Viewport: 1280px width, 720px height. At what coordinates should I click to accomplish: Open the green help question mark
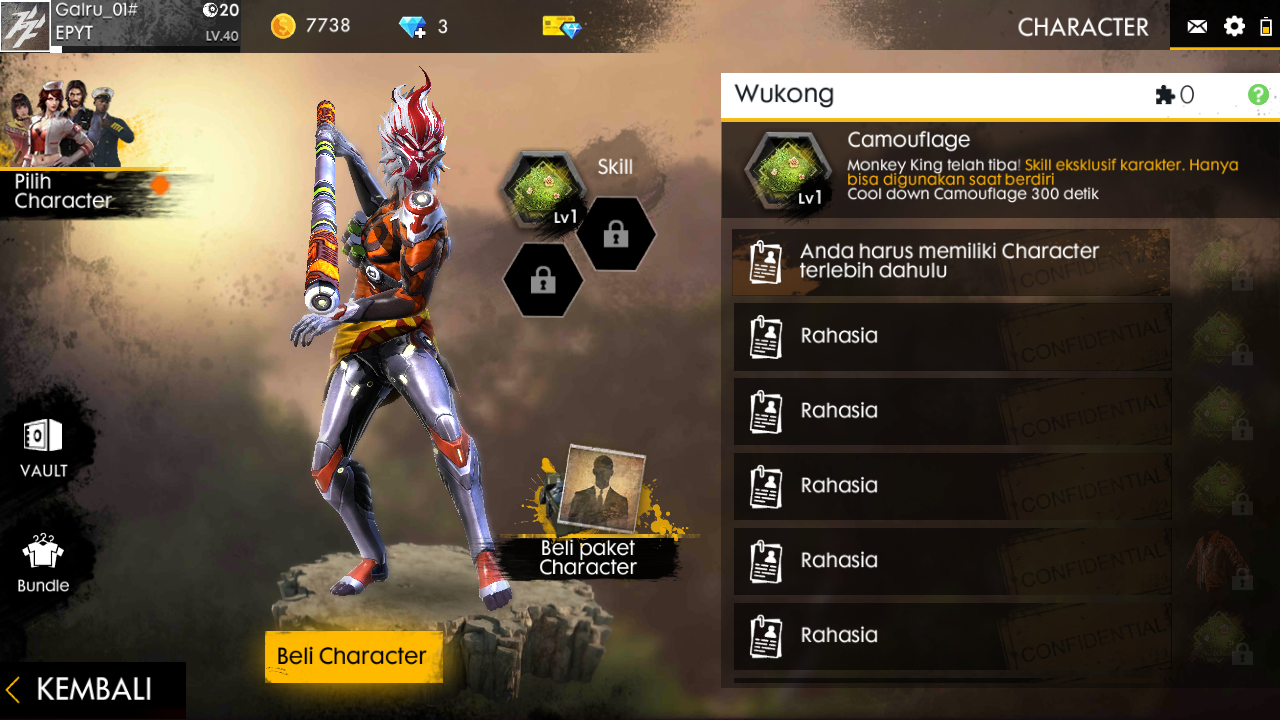[x=1259, y=95]
